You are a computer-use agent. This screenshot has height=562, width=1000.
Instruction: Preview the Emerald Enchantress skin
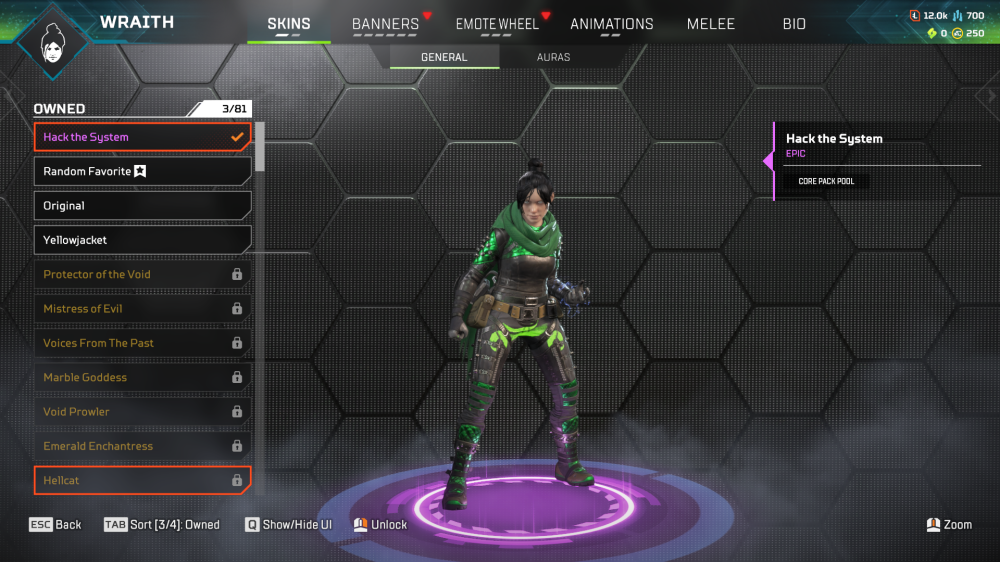142,446
